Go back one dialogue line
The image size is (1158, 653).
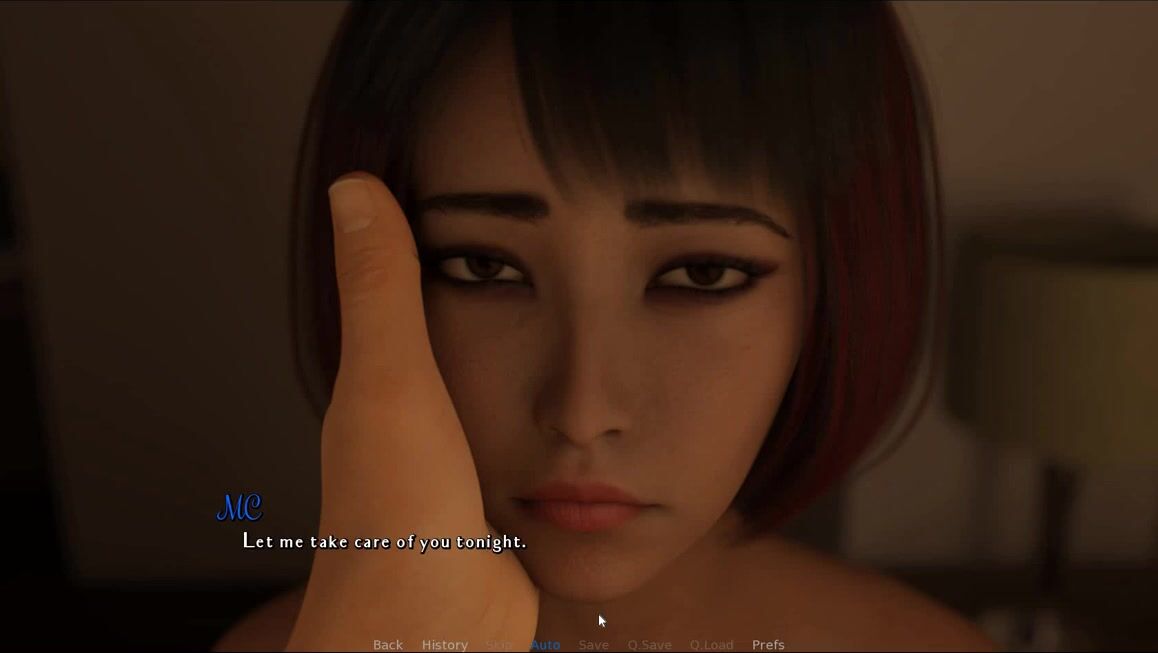pos(388,645)
